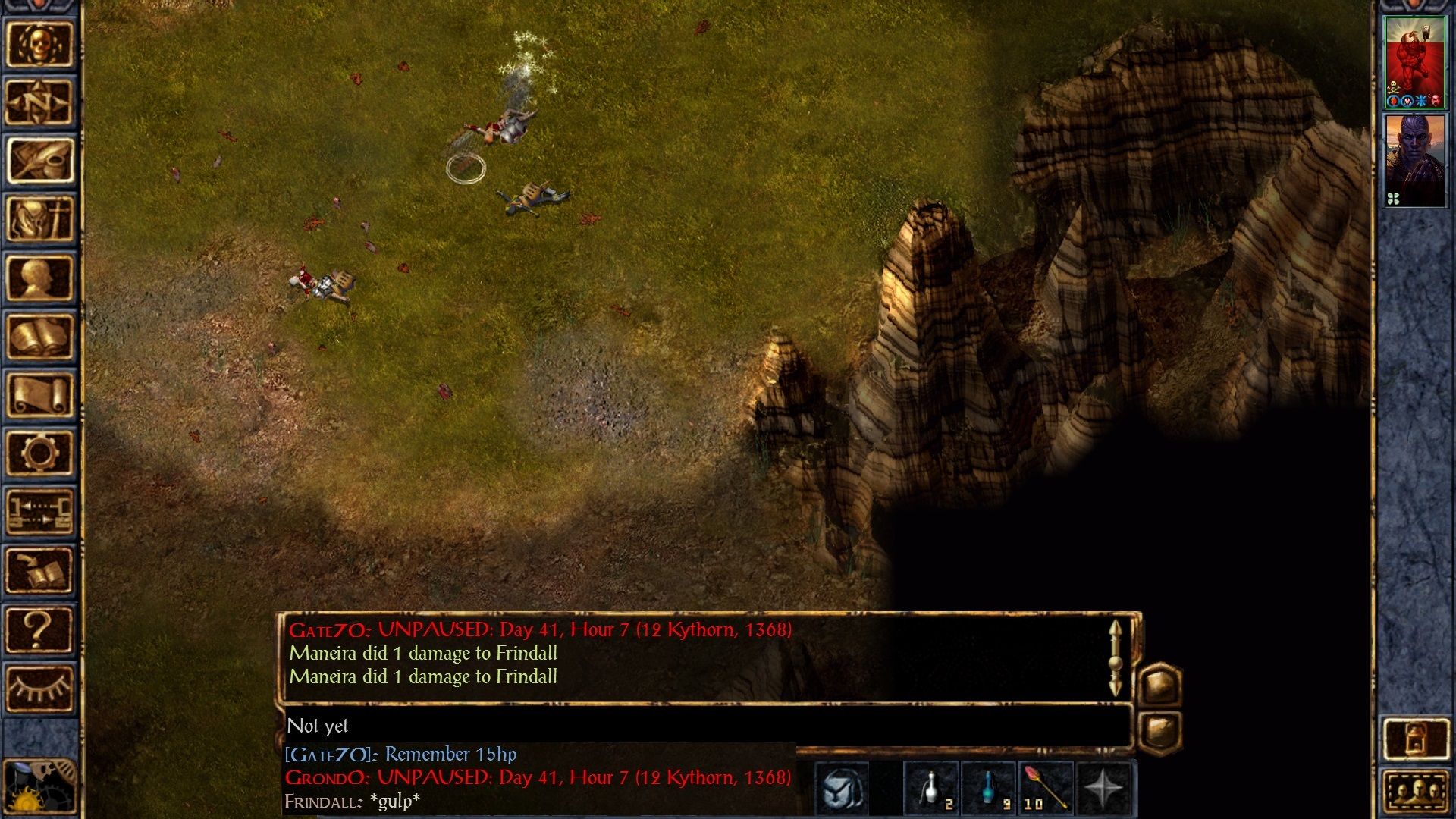Viewport: 1456px width, 819px height.
Task: Select the blue-skinned character portrait
Action: [1414, 160]
